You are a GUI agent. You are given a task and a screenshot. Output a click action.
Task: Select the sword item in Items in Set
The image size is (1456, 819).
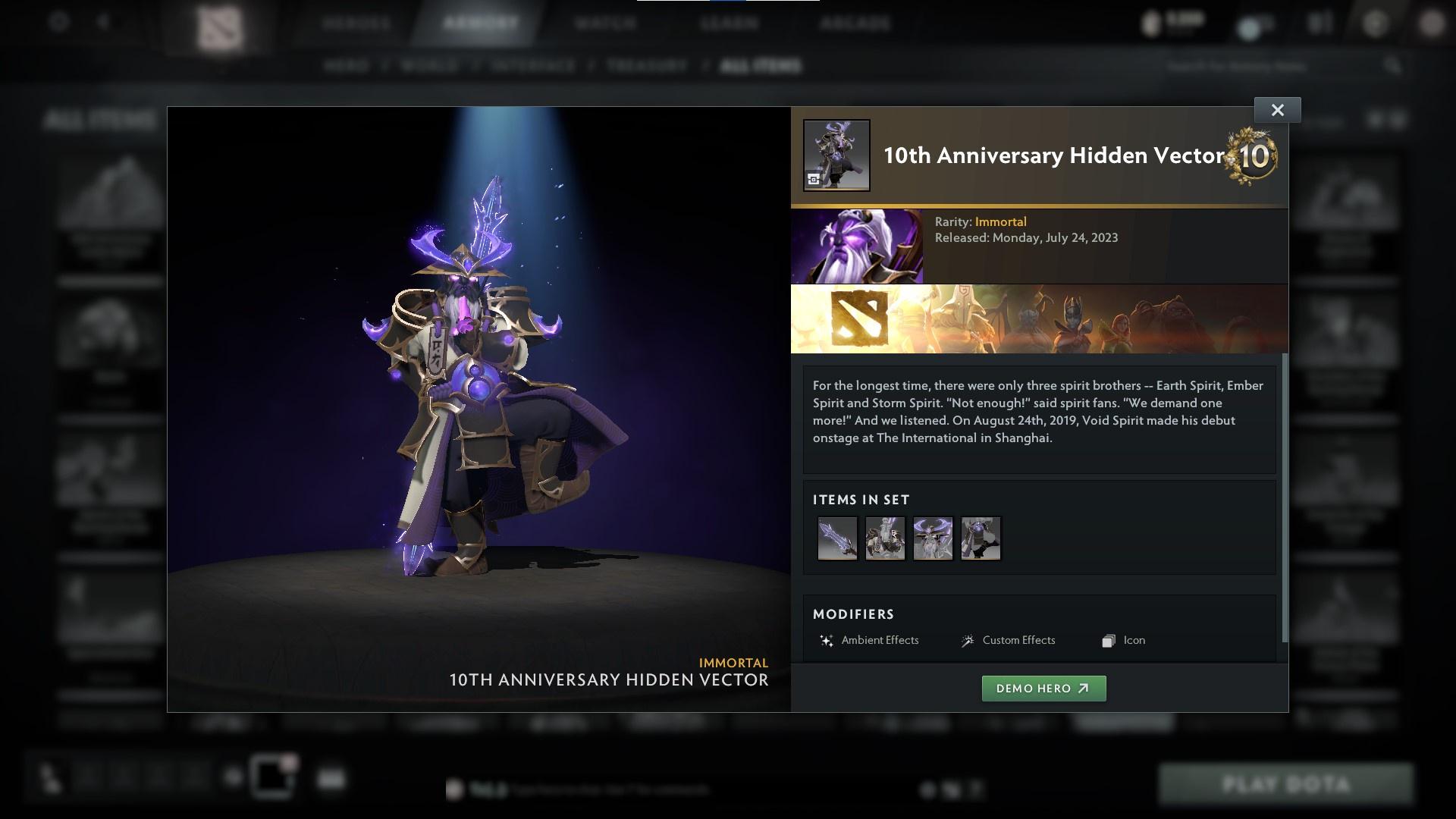coord(836,538)
